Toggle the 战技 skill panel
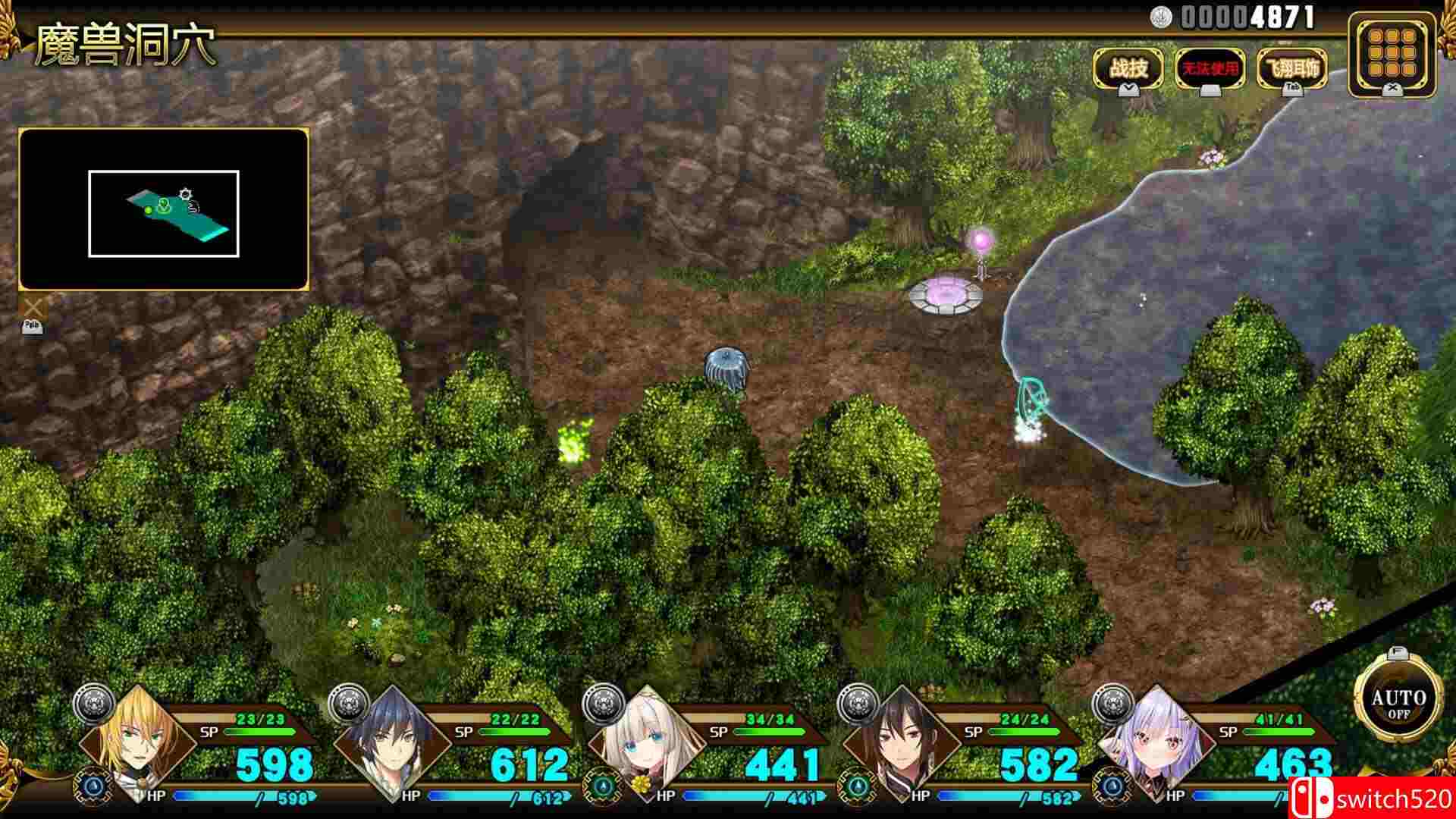 point(1128,67)
